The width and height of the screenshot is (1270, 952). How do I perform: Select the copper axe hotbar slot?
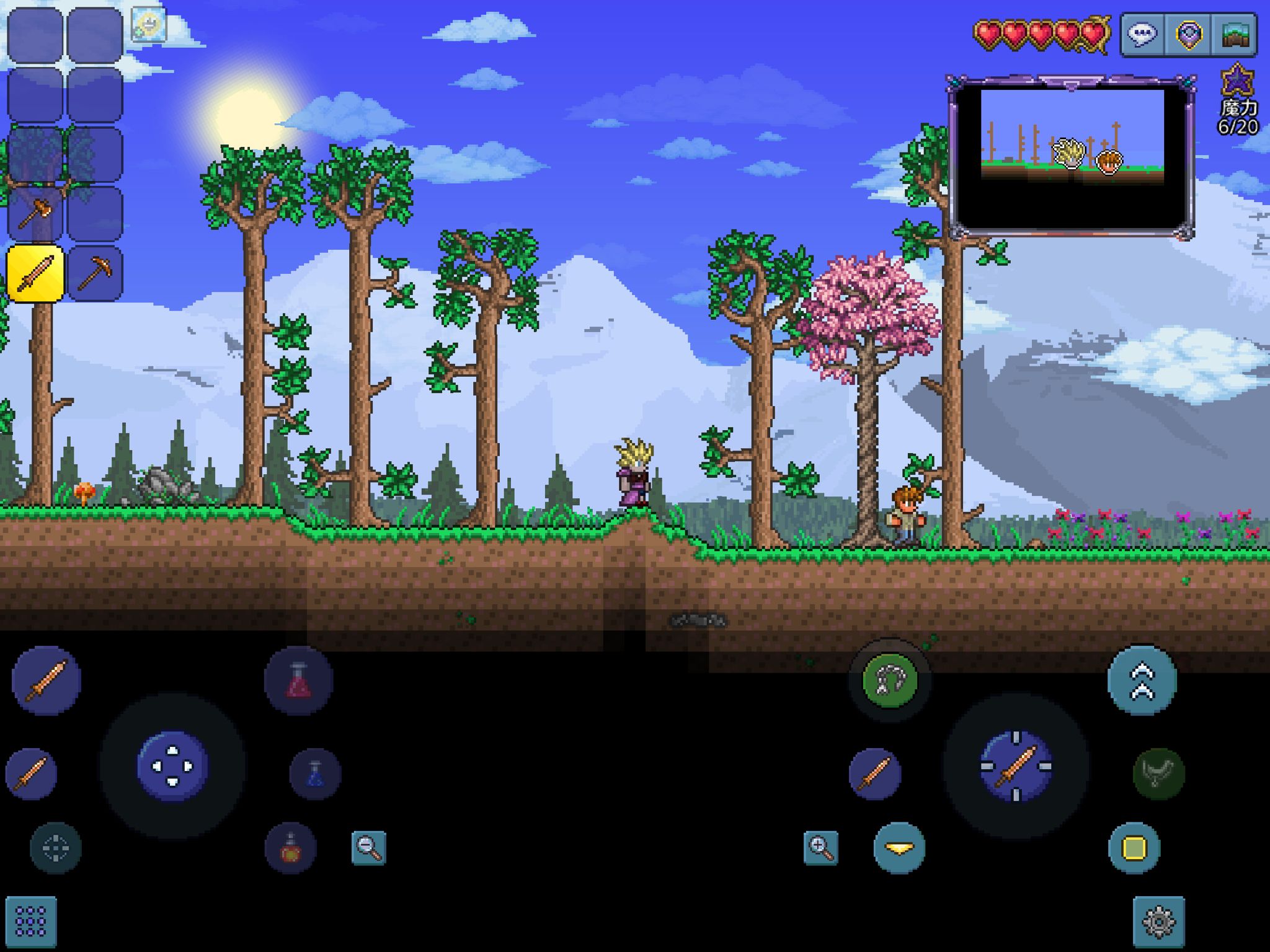click(35, 214)
